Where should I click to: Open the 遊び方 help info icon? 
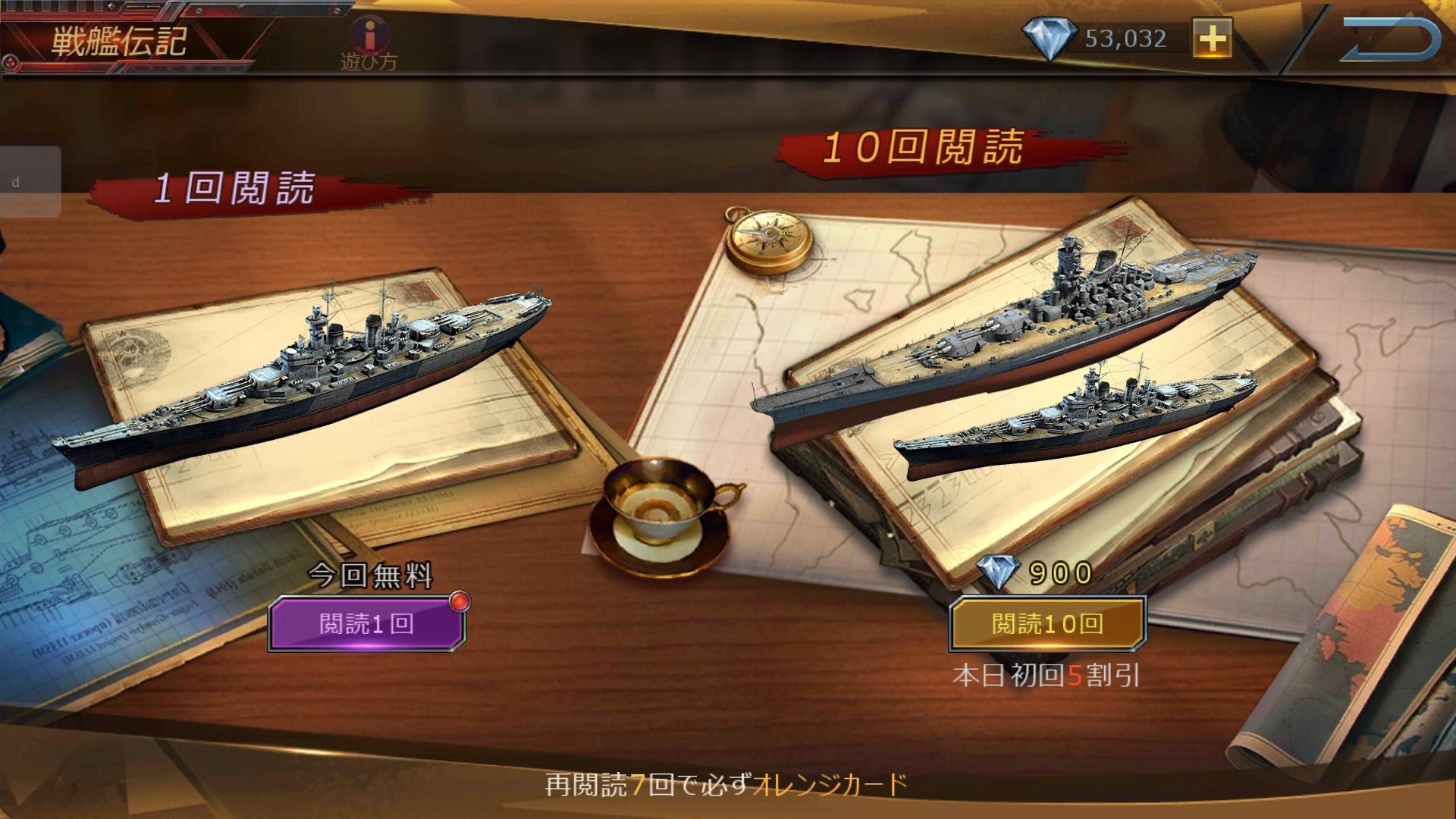(371, 38)
